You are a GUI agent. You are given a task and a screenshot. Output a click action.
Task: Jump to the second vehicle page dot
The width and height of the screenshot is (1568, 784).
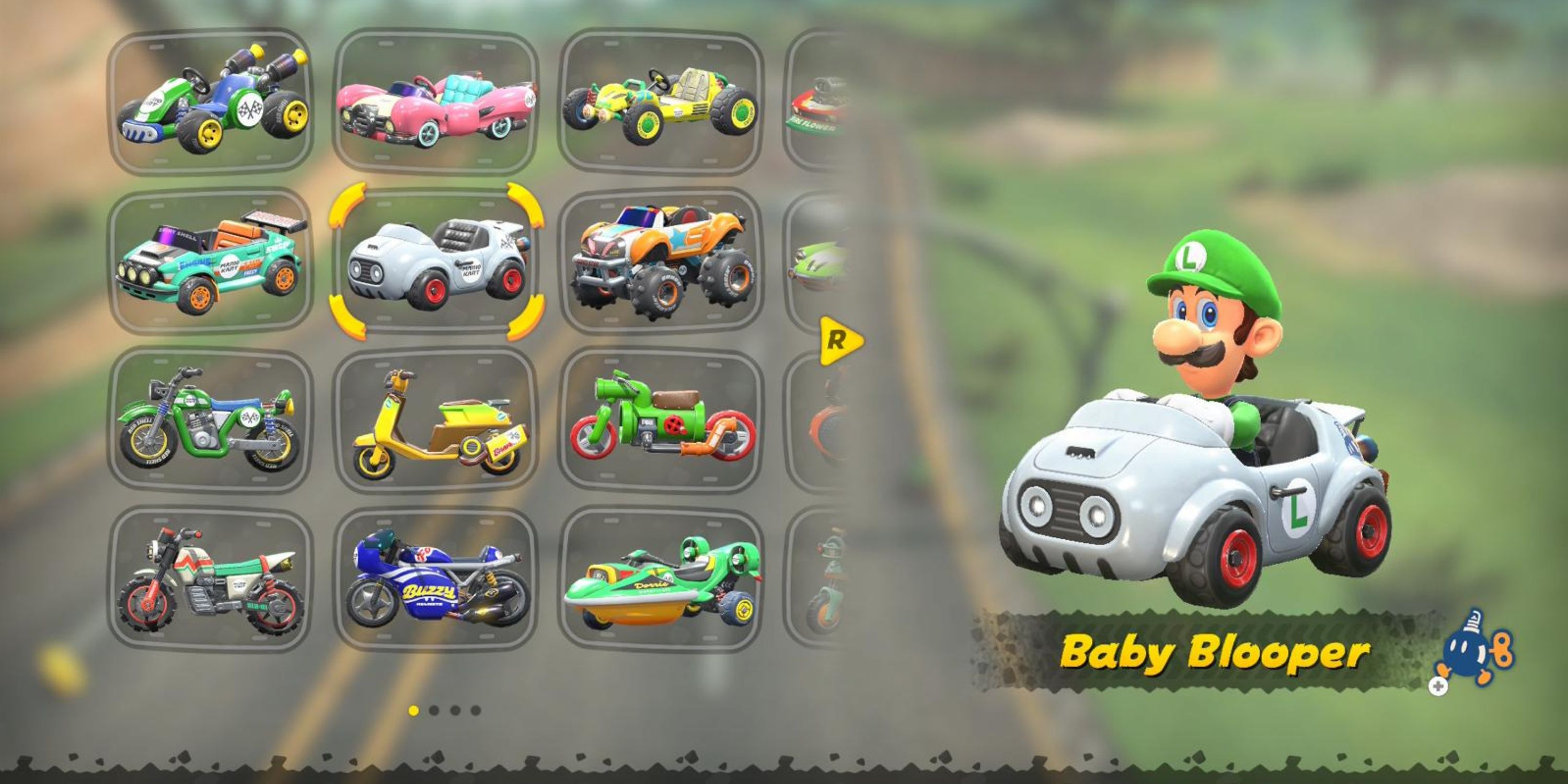click(434, 711)
